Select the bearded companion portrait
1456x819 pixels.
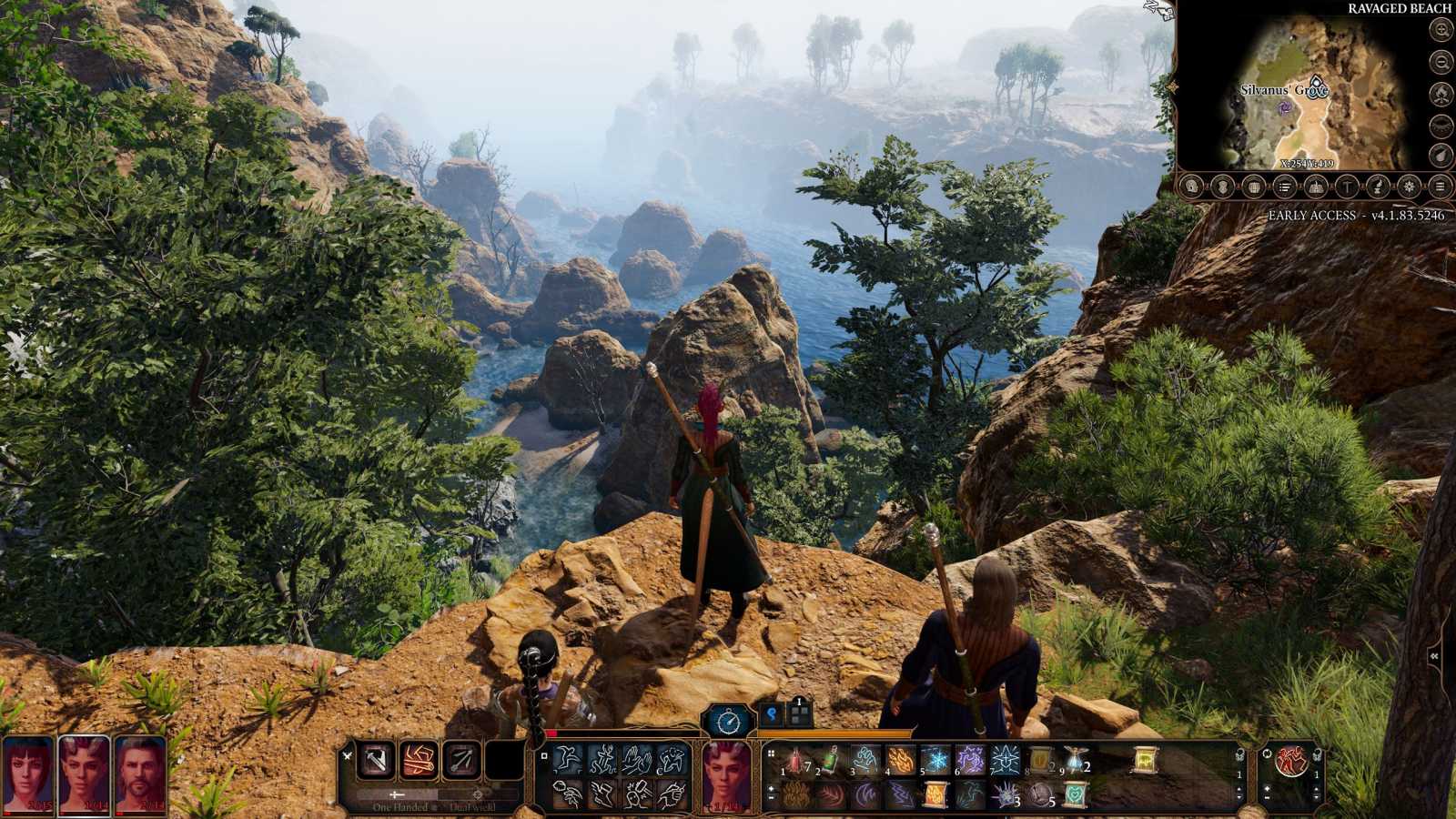tap(141, 773)
